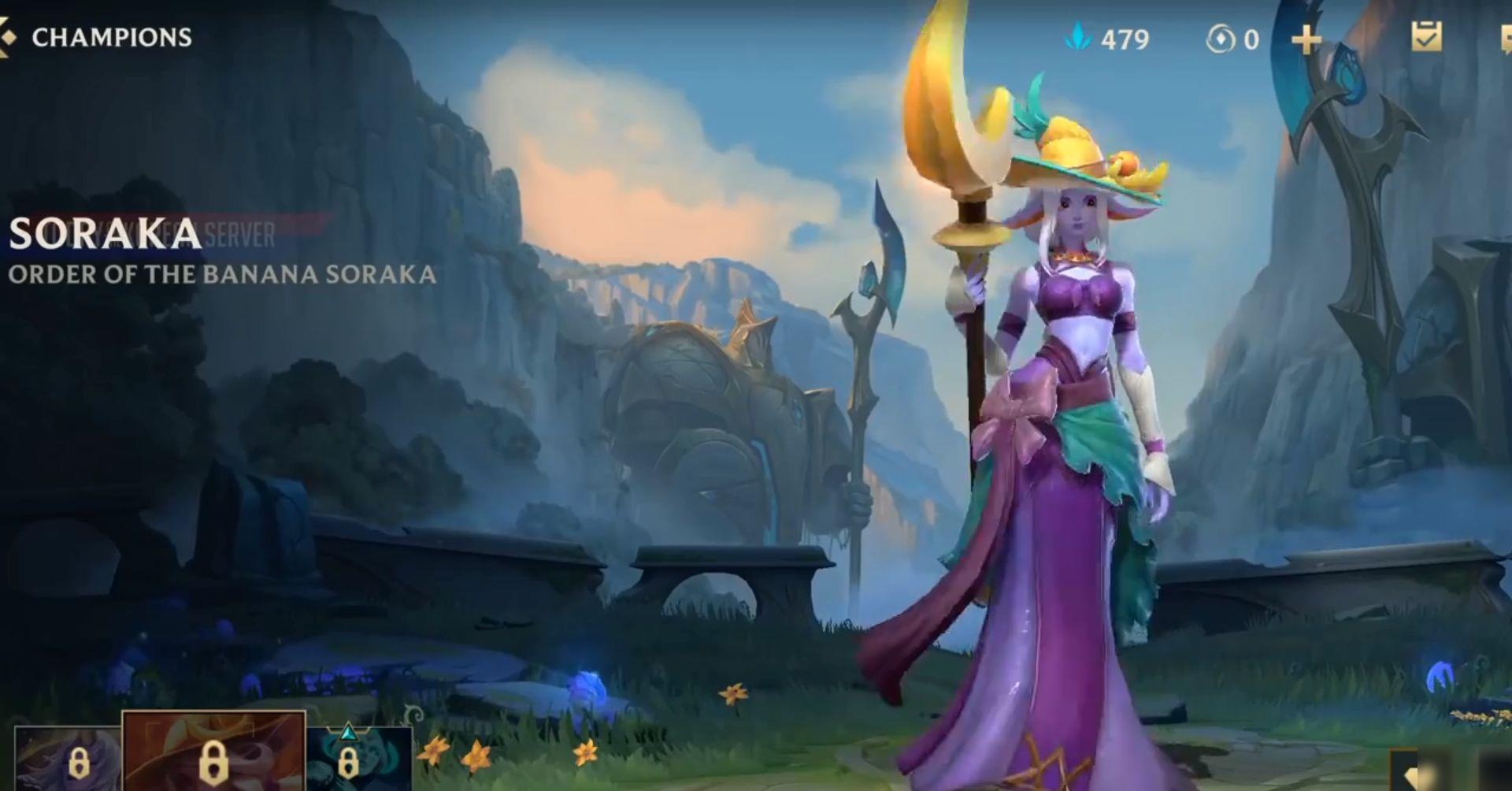Click the 479 blue motes counter
The width and height of the screenshot is (1512, 791).
pos(1126,39)
